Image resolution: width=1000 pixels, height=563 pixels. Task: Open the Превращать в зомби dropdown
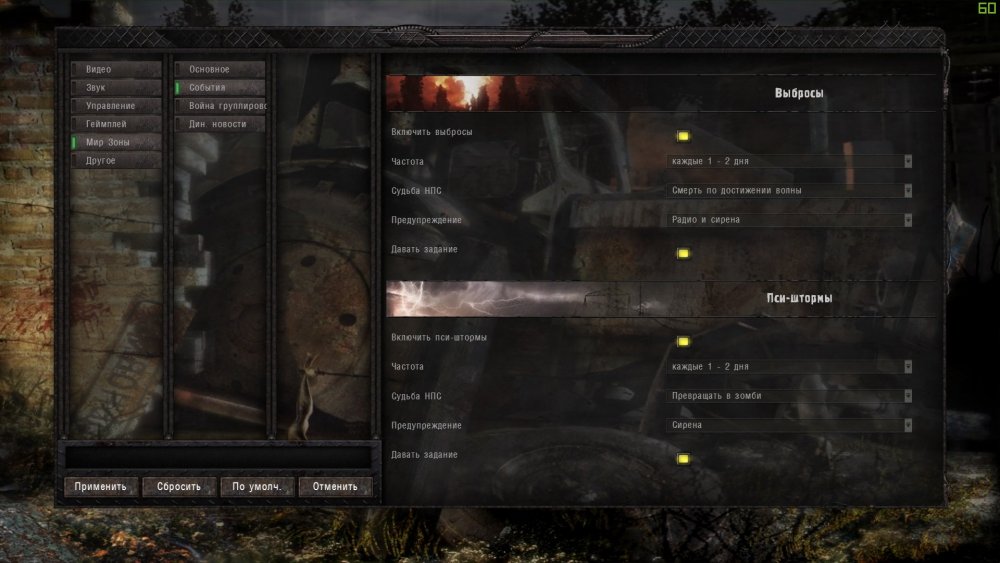pos(790,396)
